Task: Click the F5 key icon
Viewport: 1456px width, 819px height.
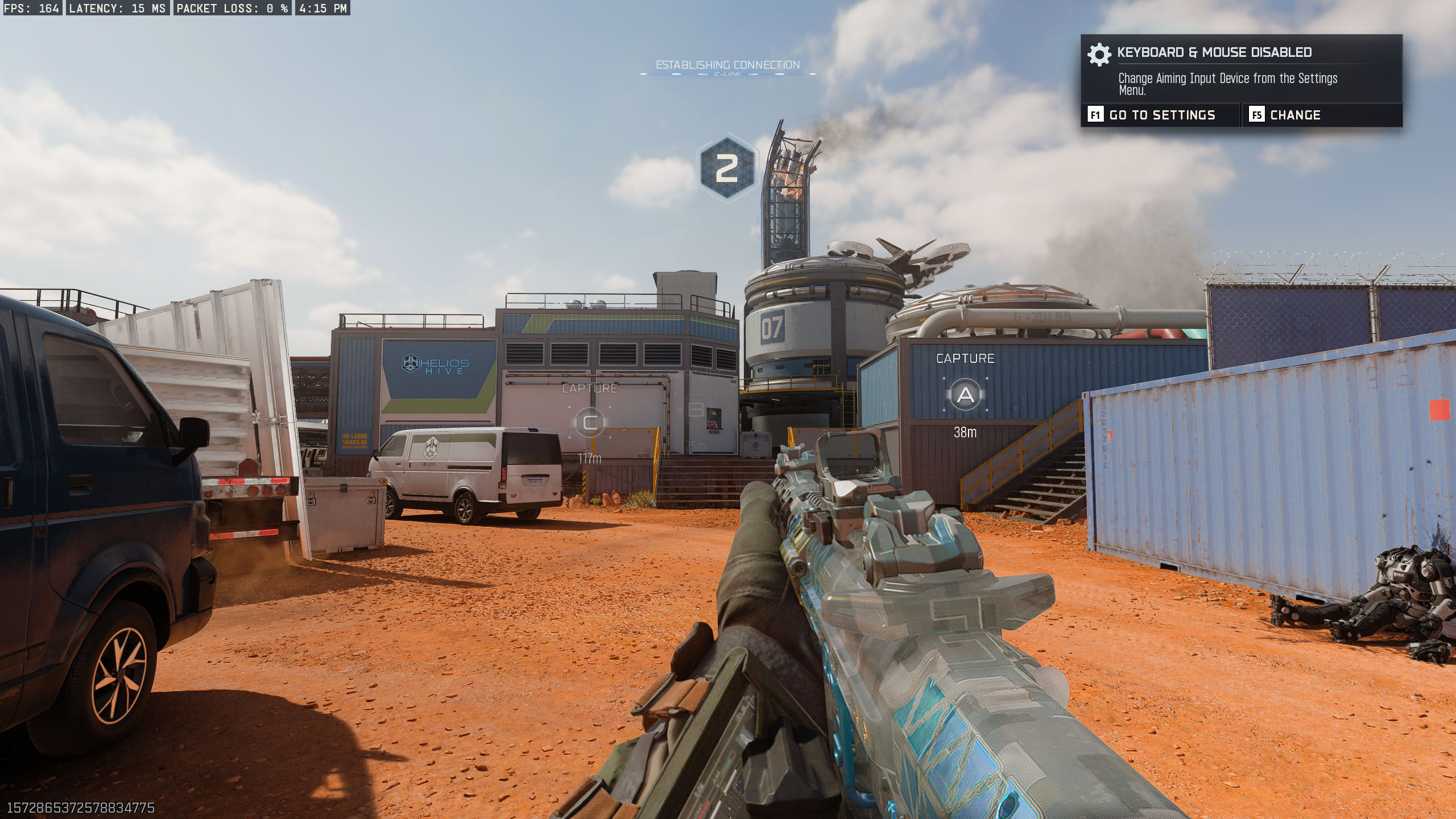Action: click(1256, 115)
